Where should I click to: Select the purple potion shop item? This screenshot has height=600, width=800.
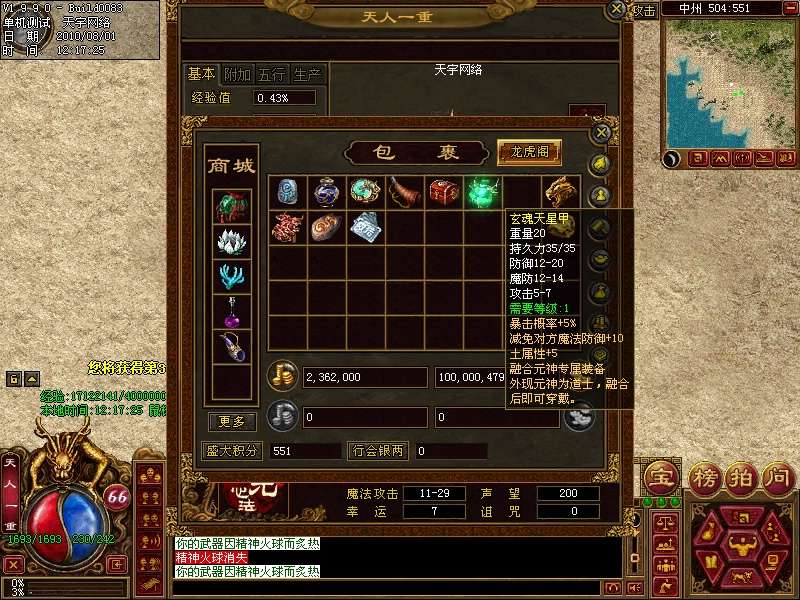(x=231, y=313)
